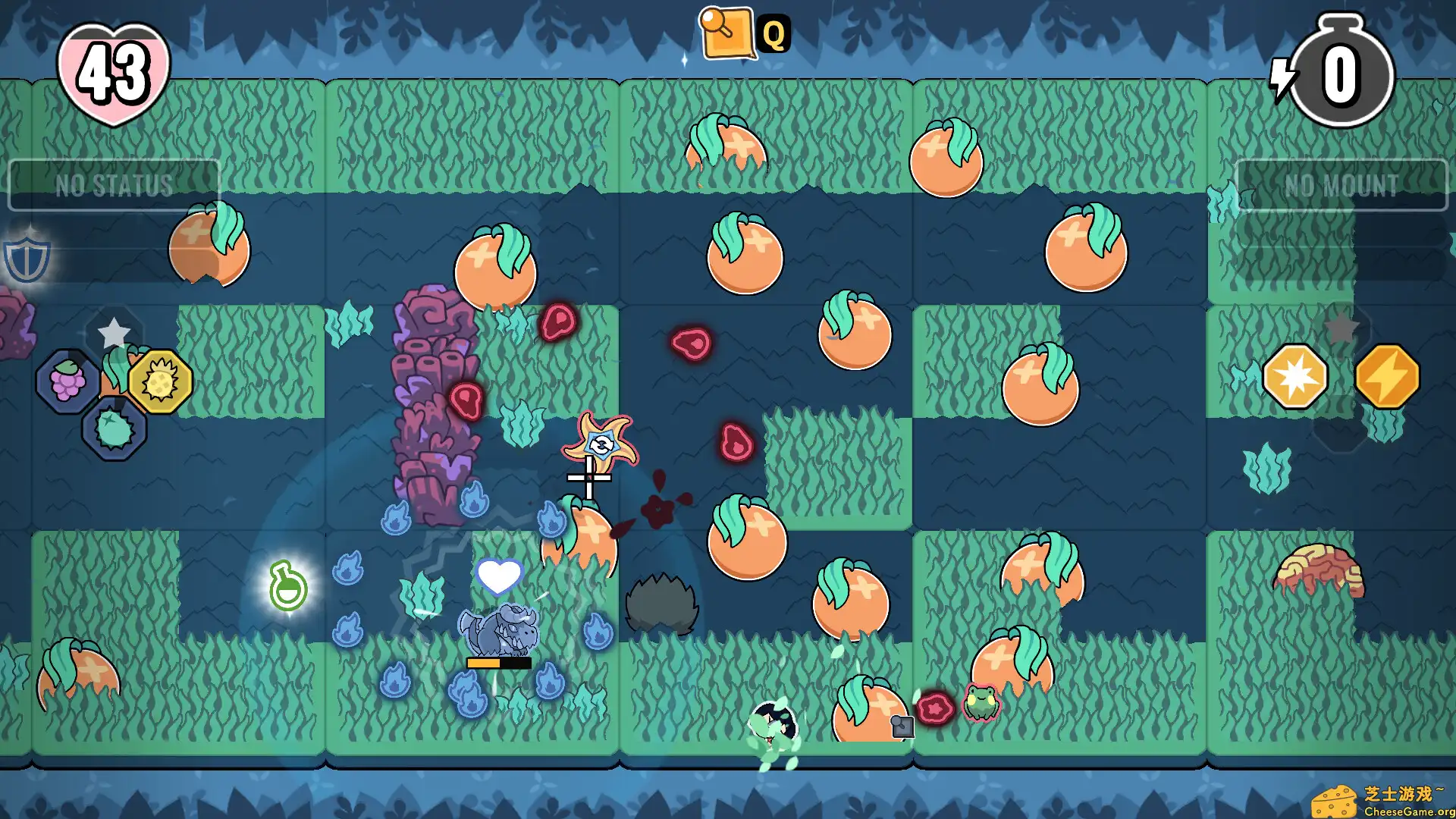Image resolution: width=1456 pixels, height=819 pixels.
Task: Click the heart indicator above the dragon
Action: (498, 577)
